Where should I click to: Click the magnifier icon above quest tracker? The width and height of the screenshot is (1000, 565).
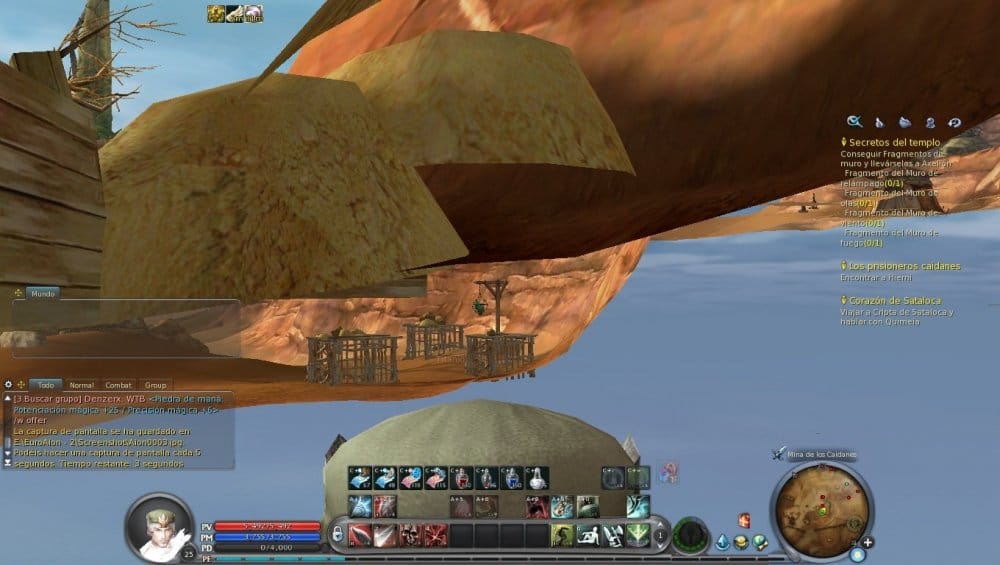(854, 122)
